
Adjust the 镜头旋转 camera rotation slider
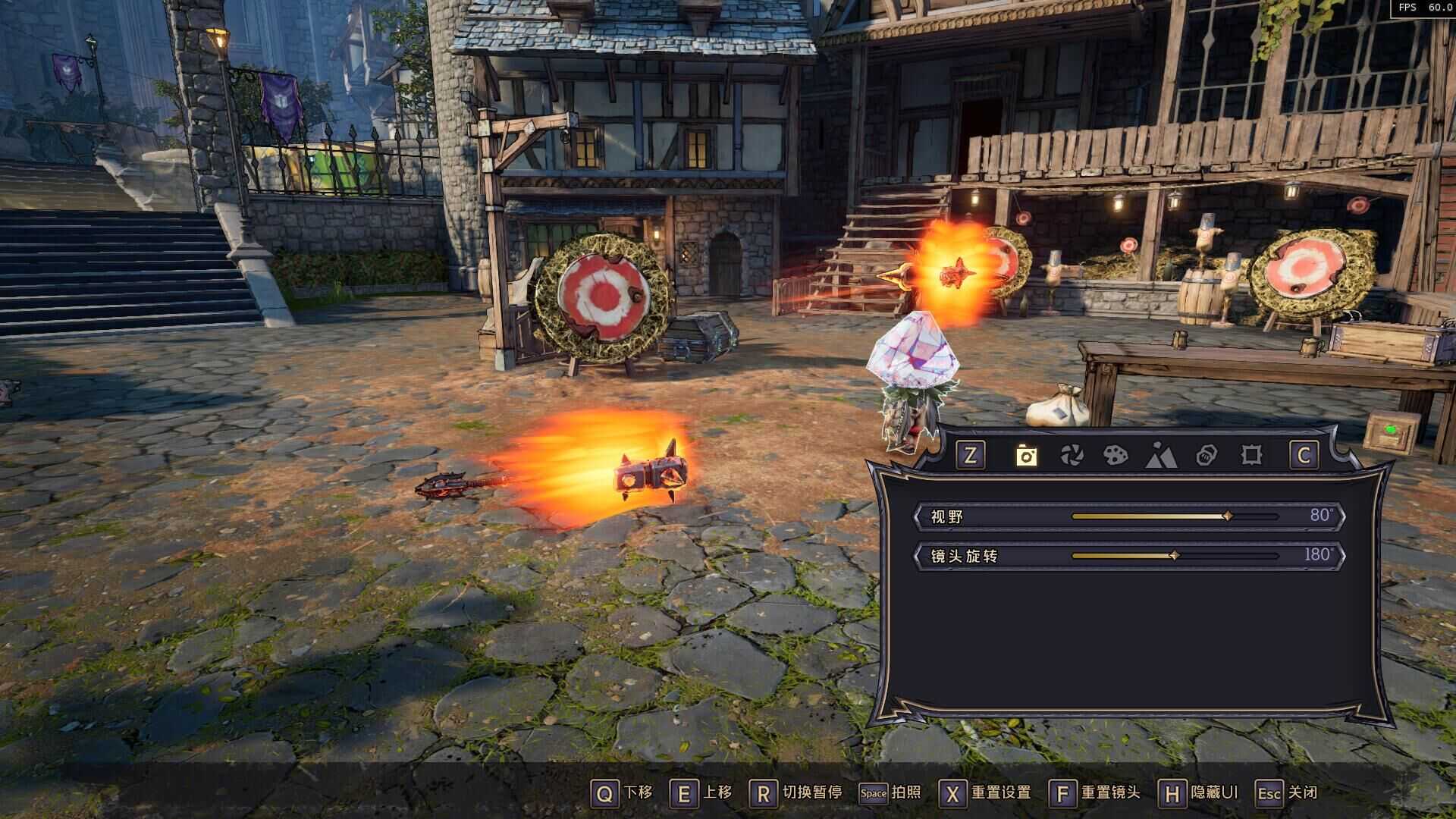tap(1174, 556)
